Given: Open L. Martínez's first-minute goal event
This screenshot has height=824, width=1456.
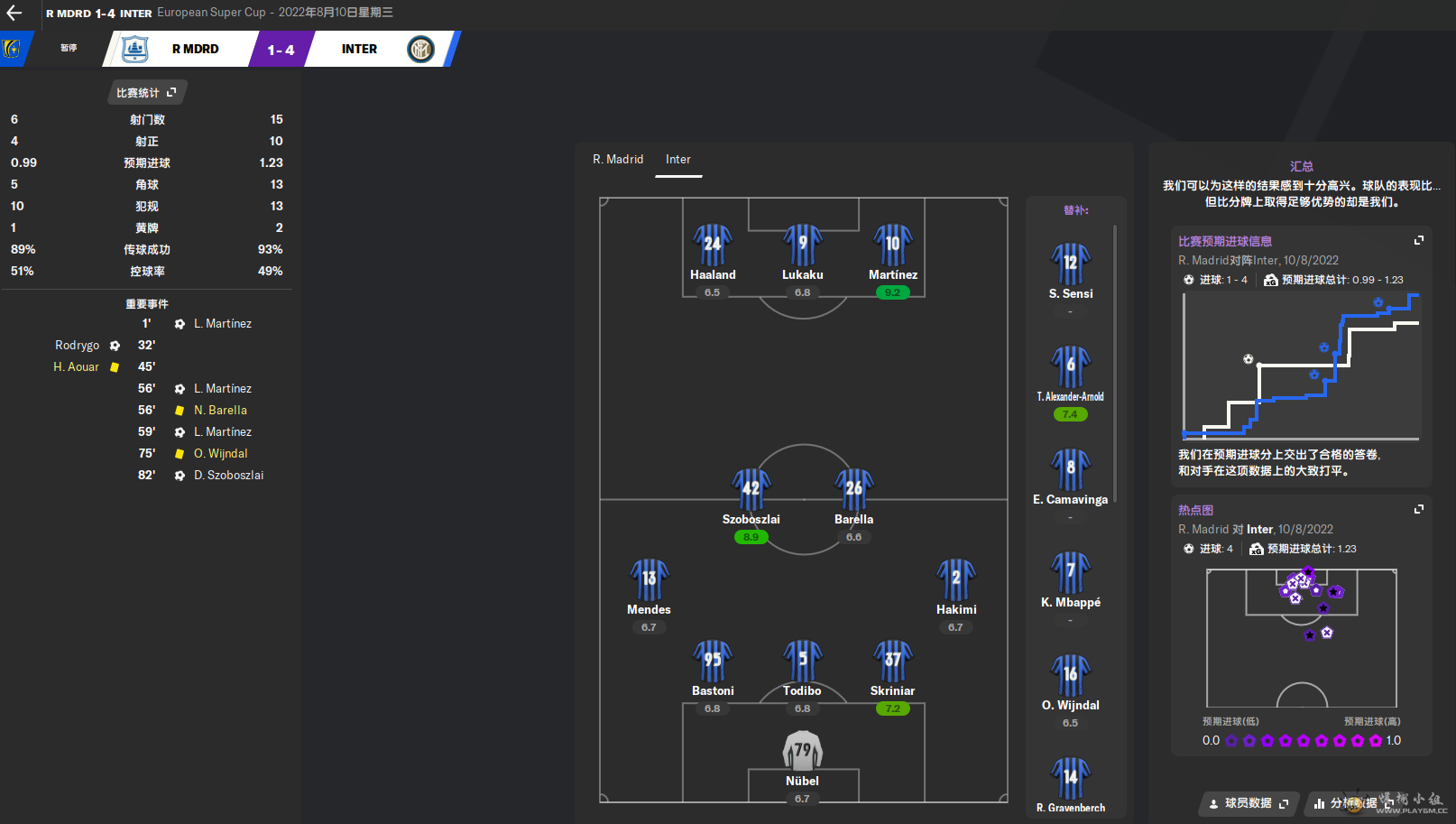Looking at the screenshot, I should point(223,323).
